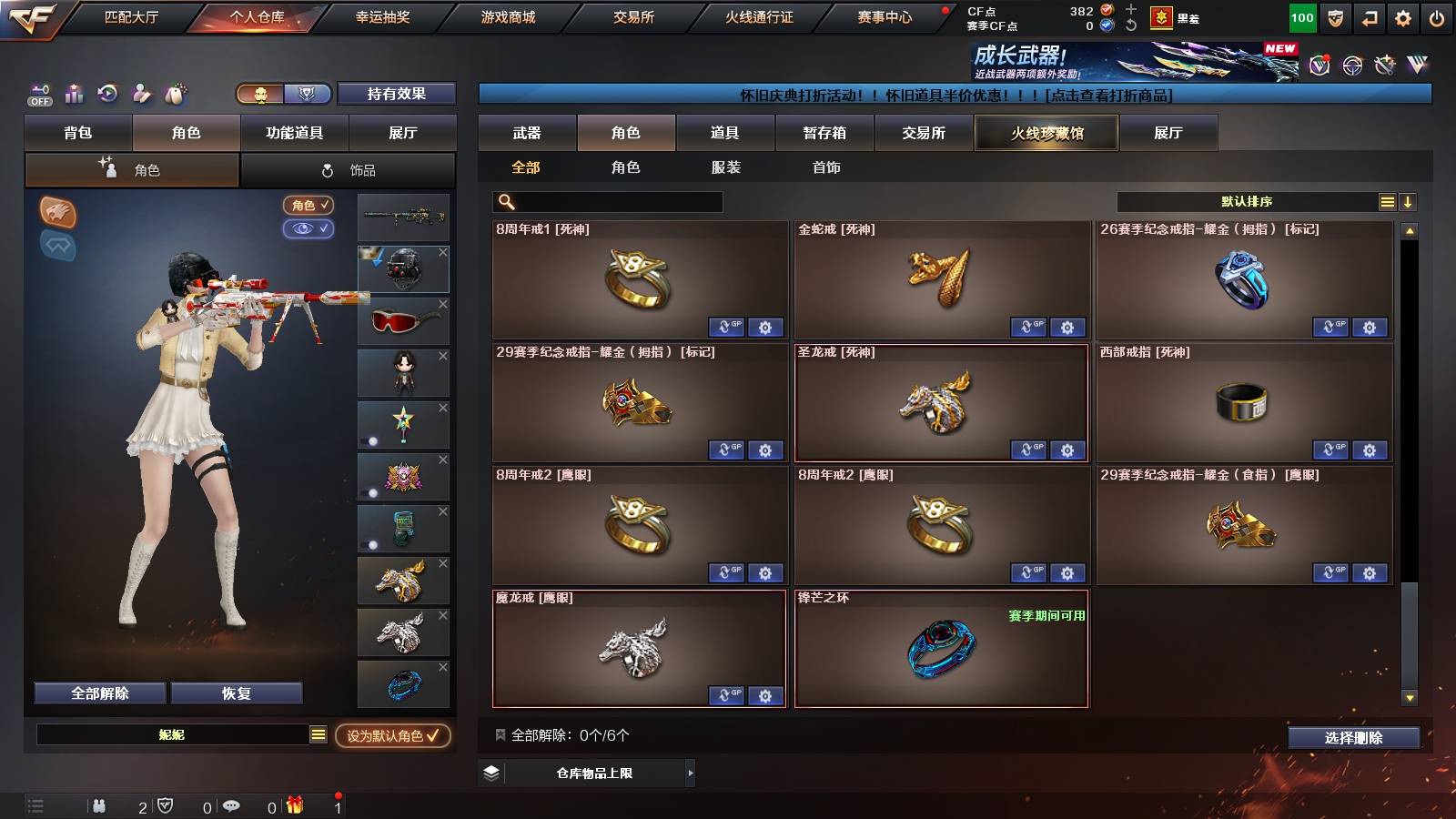Toggle the eye visibility checkmark on character preview

click(x=310, y=230)
